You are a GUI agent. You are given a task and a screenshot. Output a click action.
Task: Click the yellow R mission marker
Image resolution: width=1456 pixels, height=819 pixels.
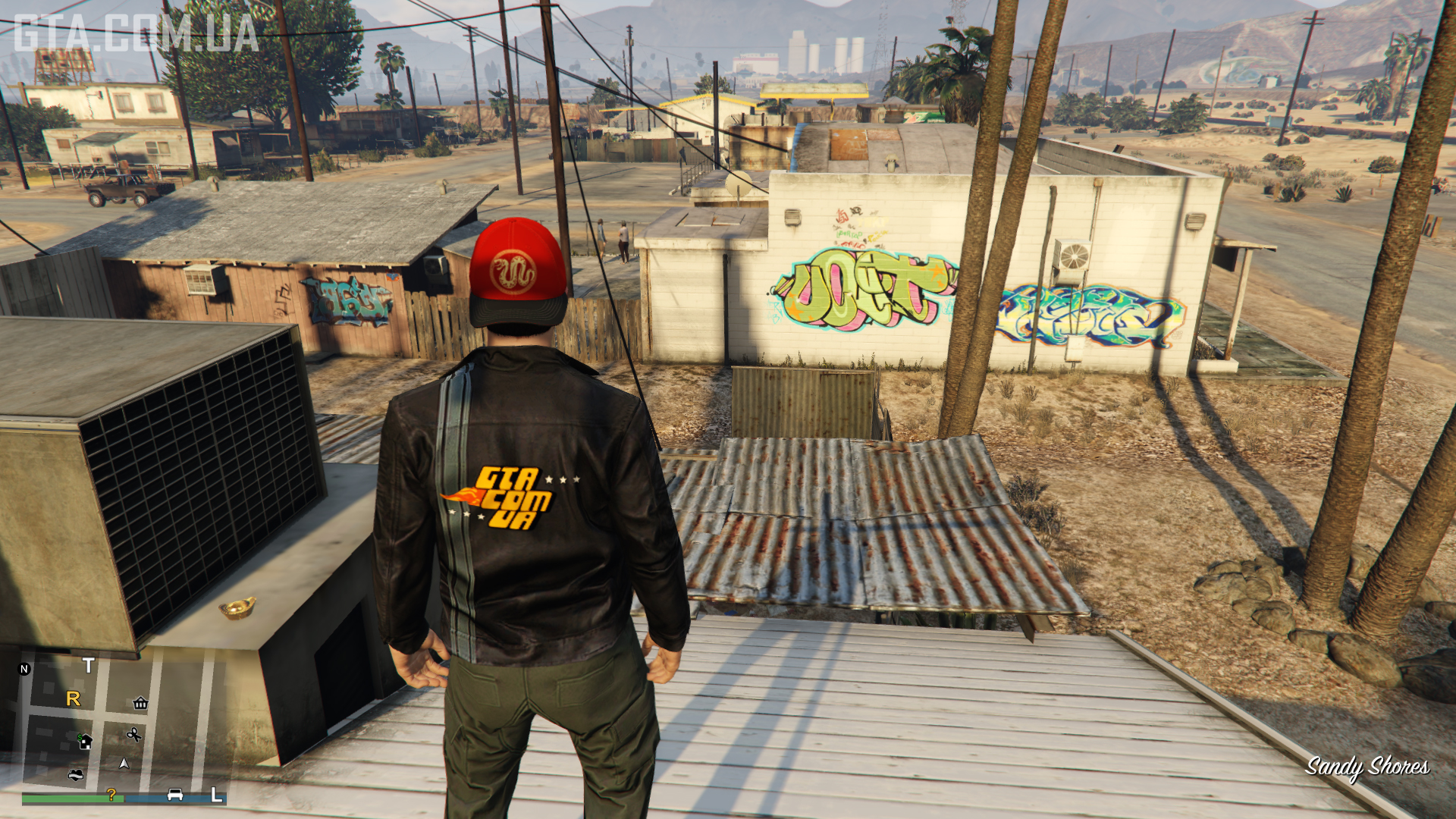pyautogui.click(x=74, y=698)
